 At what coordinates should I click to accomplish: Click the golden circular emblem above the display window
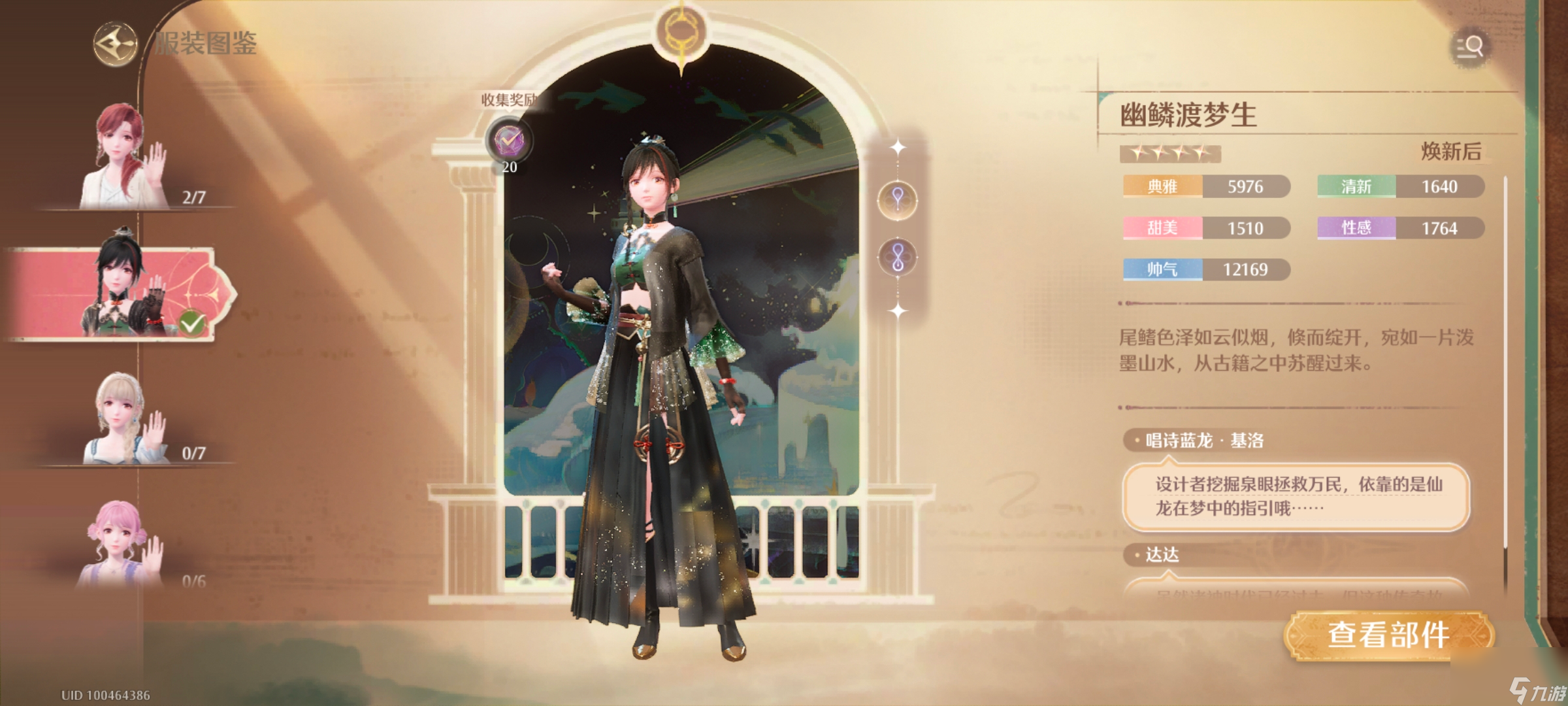click(x=681, y=30)
